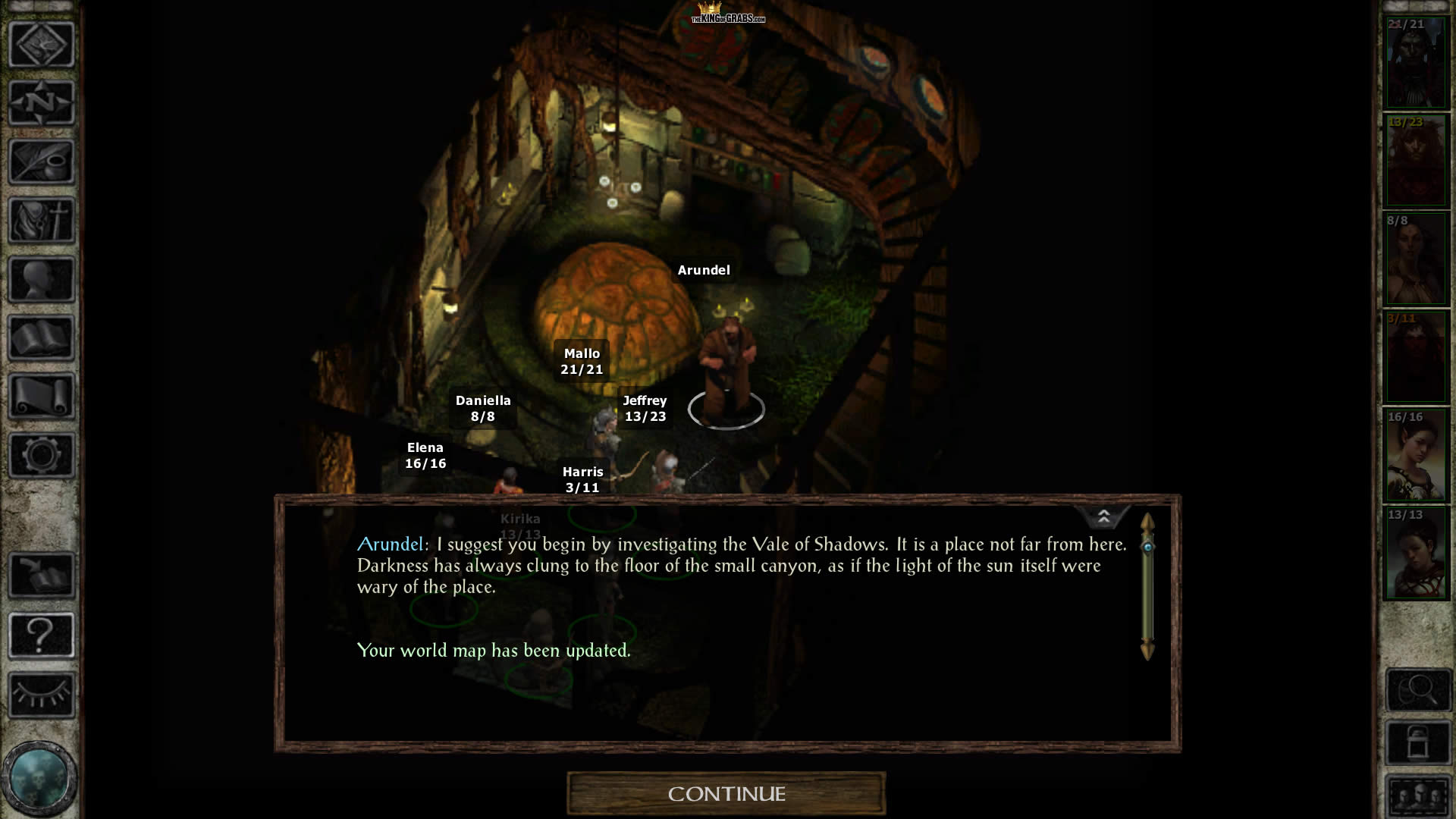Viewport: 1456px width, 819px height.
Task: Open the priest scroll
Action: click(x=42, y=396)
